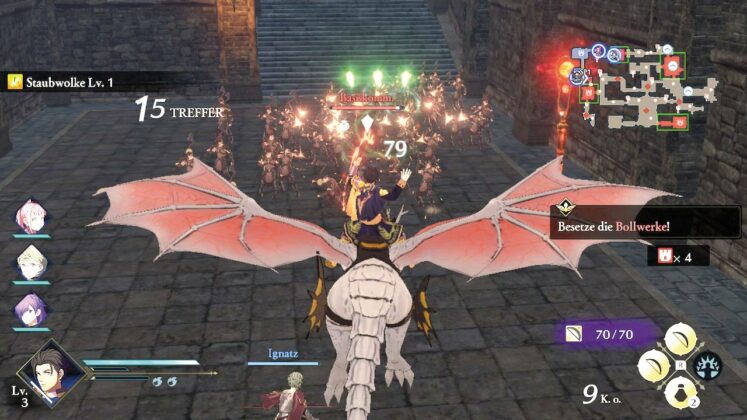Use the healing potion item

684,392
